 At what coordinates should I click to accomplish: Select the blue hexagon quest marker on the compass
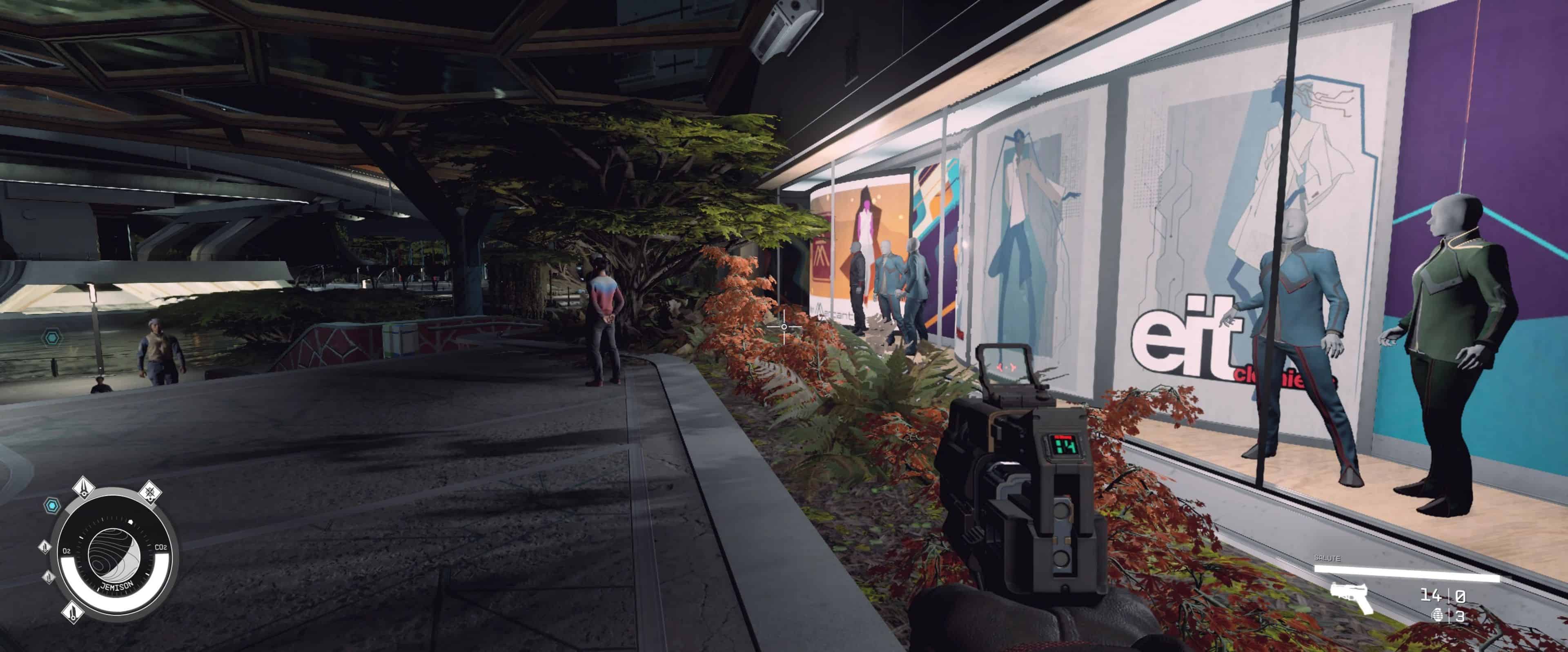click(x=53, y=505)
